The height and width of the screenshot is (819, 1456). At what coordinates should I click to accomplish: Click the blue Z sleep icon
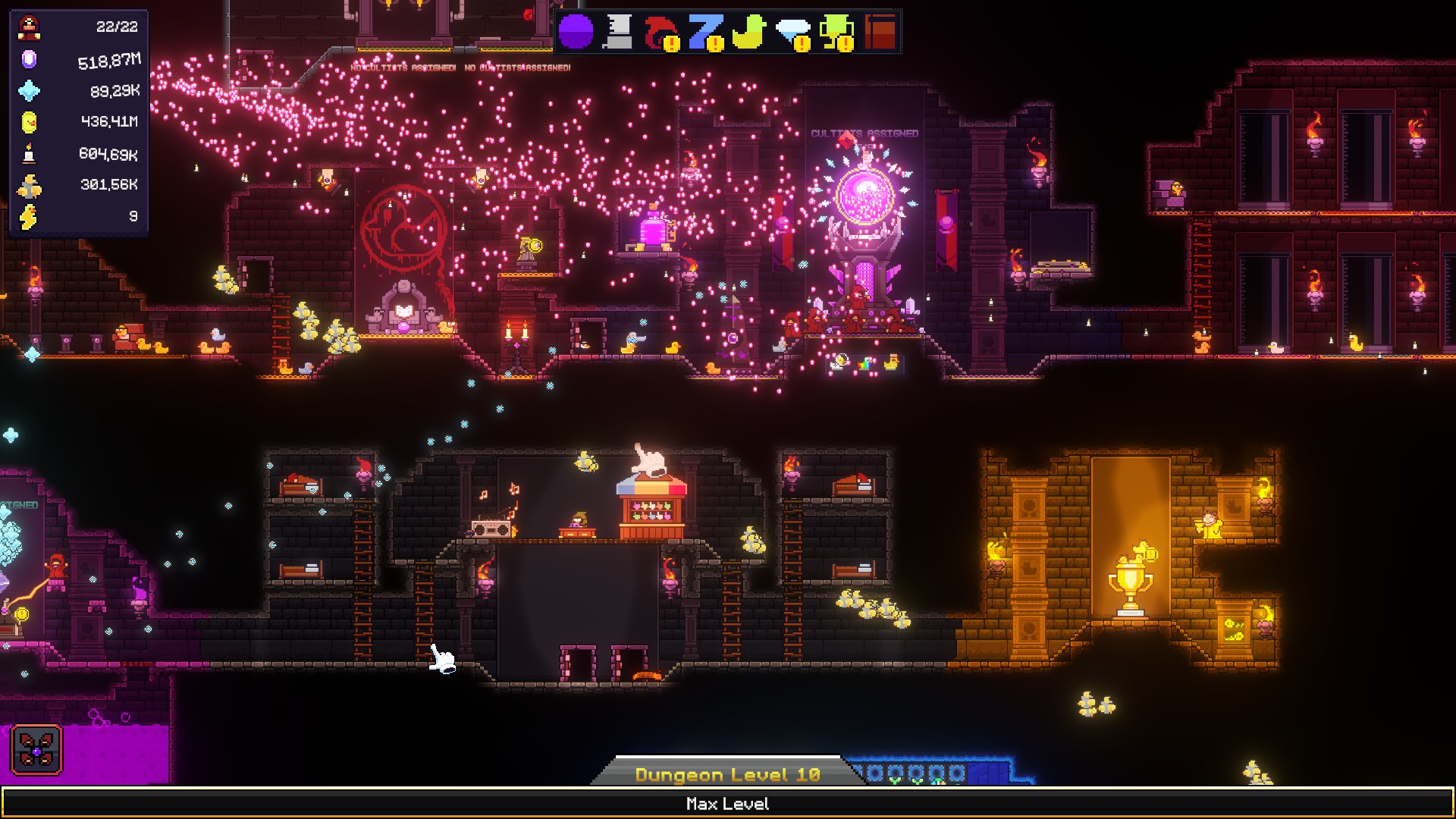tap(705, 33)
